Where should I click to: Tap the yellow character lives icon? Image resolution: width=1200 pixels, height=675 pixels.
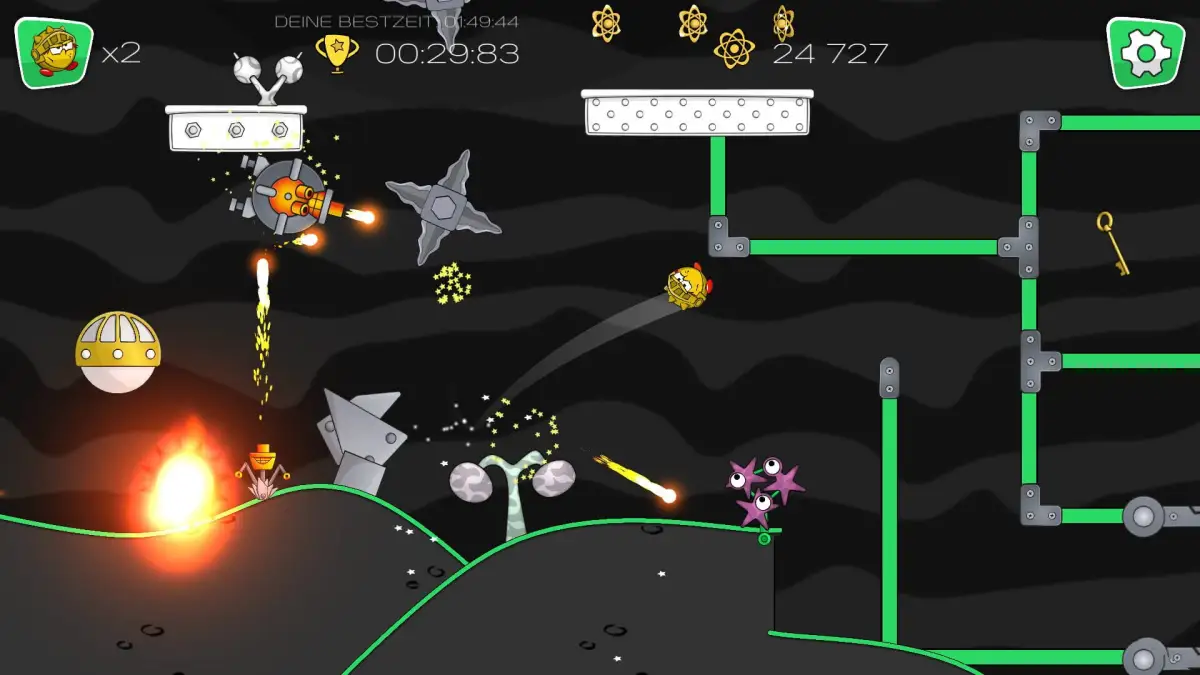tap(53, 53)
